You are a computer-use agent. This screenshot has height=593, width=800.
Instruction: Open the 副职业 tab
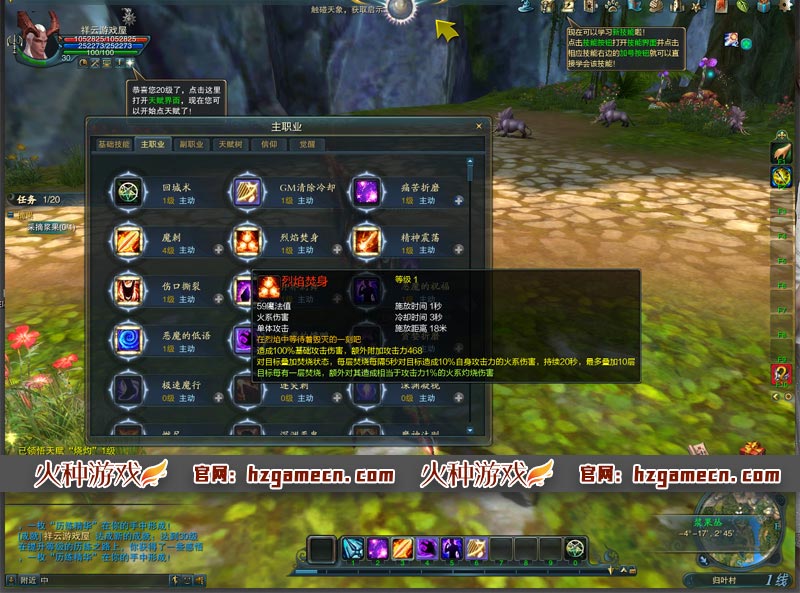coord(191,144)
